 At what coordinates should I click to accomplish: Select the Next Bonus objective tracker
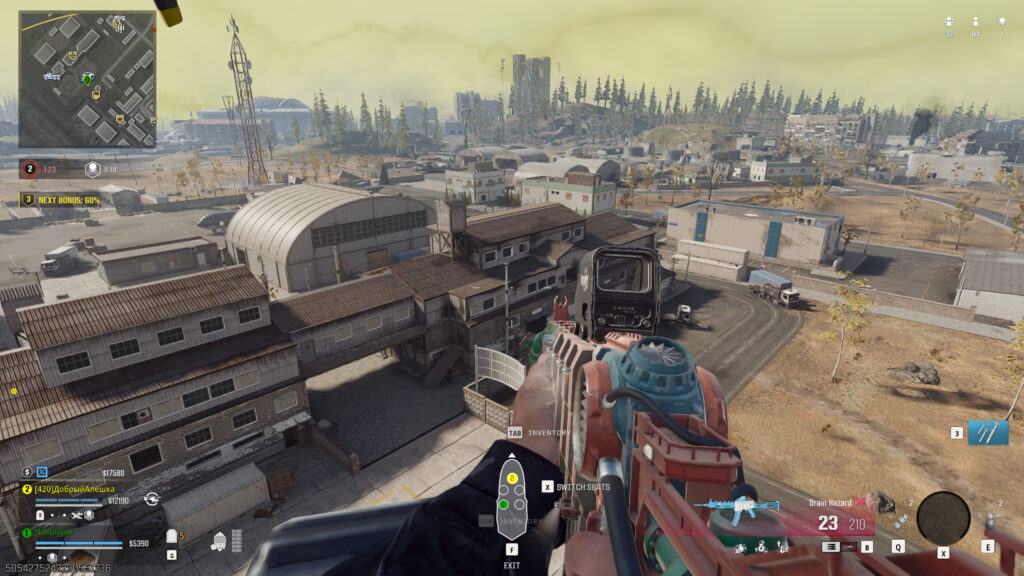[x=64, y=199]
